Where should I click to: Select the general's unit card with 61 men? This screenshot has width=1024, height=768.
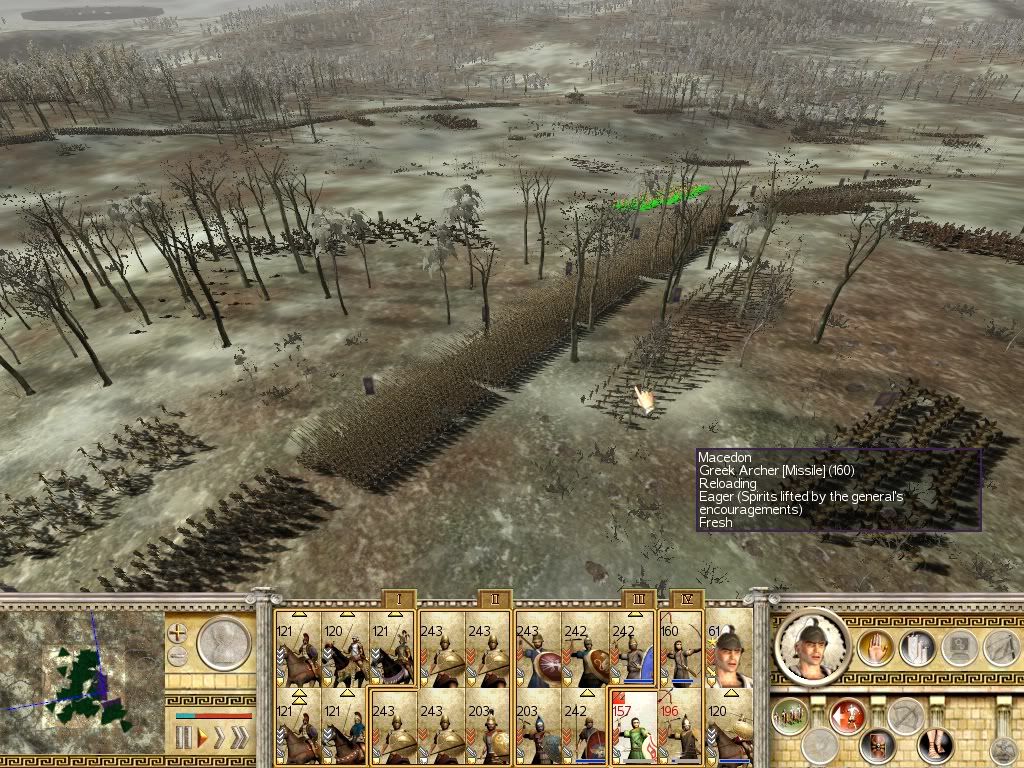coord(729,649)
